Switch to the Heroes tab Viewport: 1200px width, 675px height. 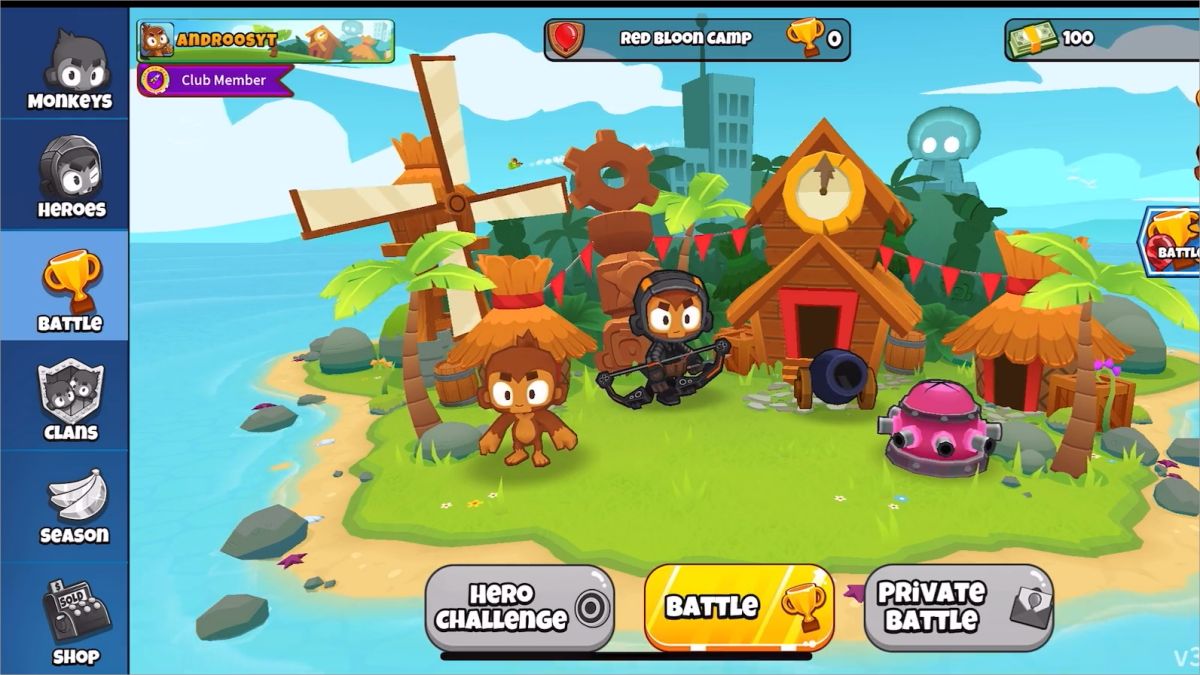tap(68, 178)
